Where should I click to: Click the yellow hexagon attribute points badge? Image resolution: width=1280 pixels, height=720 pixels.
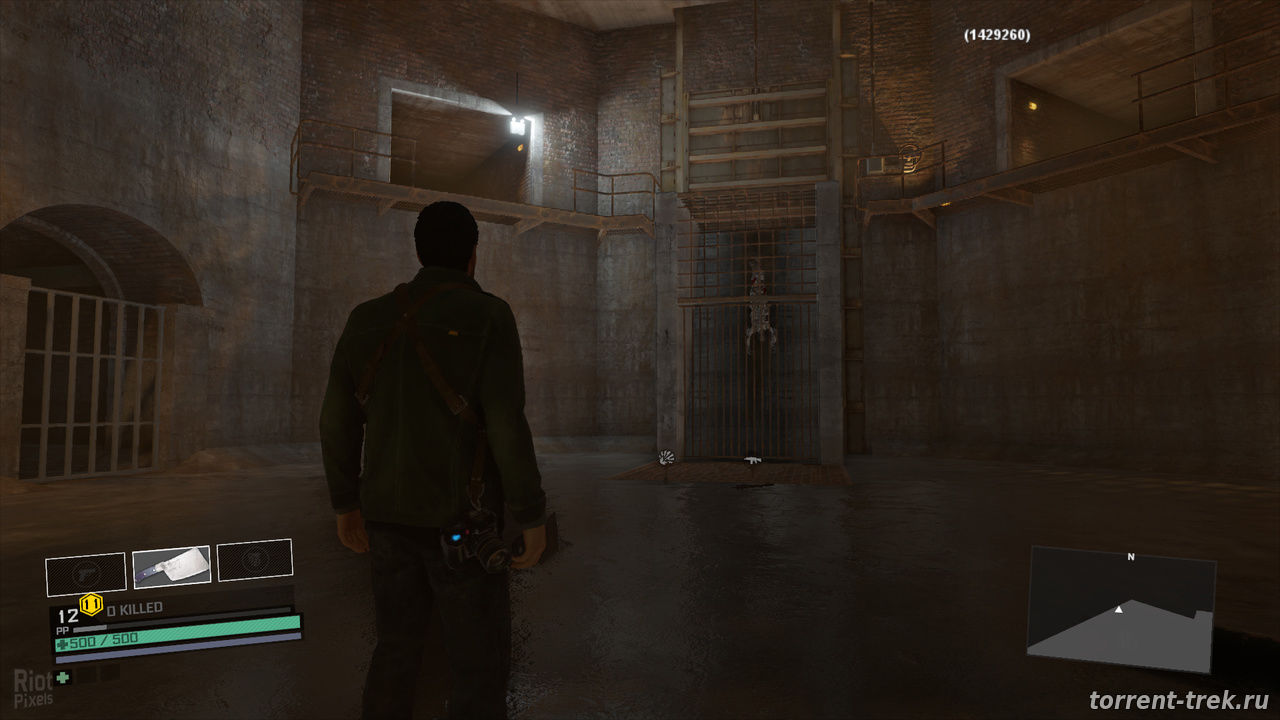tap(92, 603)
